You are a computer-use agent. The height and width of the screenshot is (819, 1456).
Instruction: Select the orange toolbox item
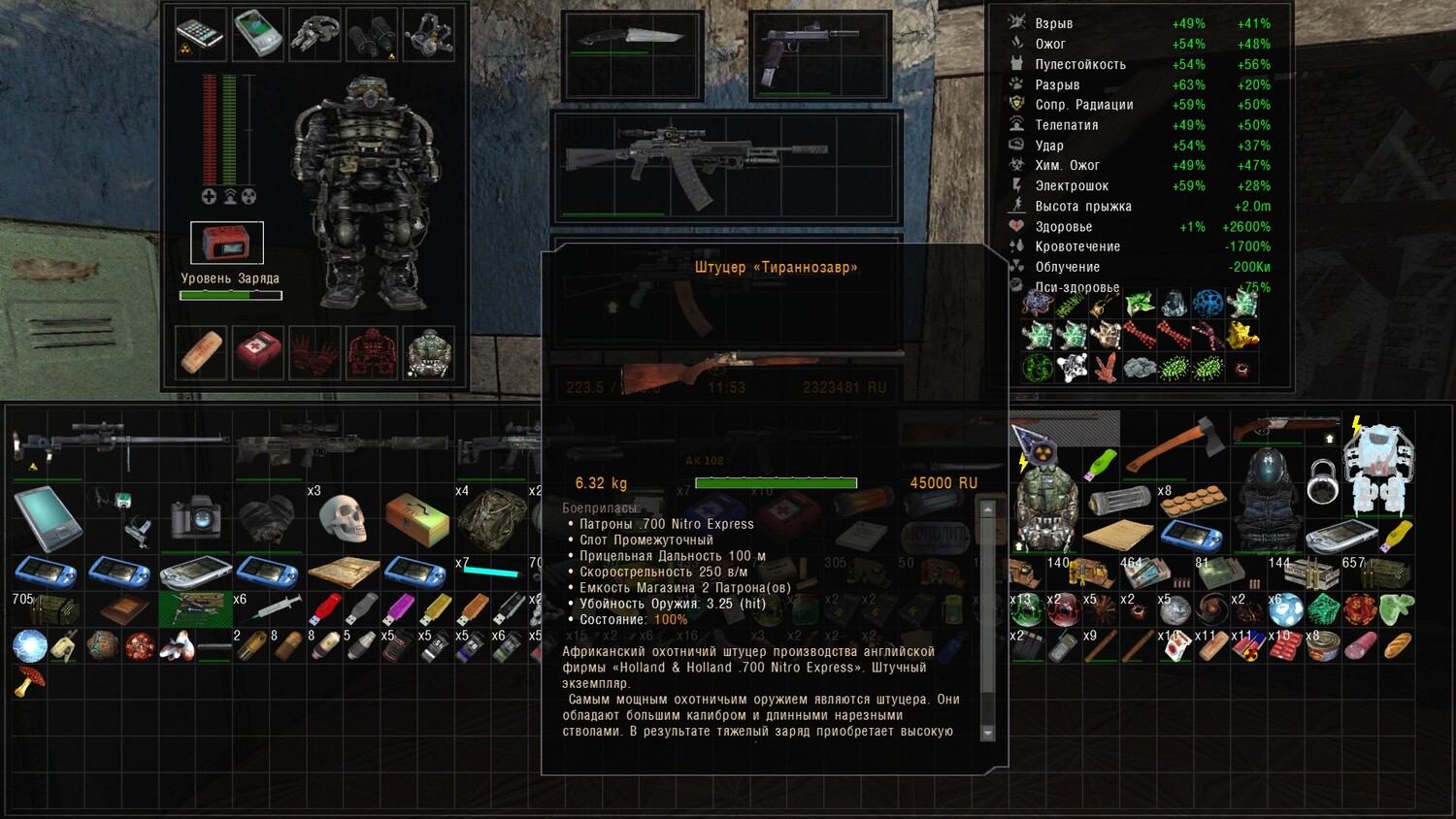416,519
